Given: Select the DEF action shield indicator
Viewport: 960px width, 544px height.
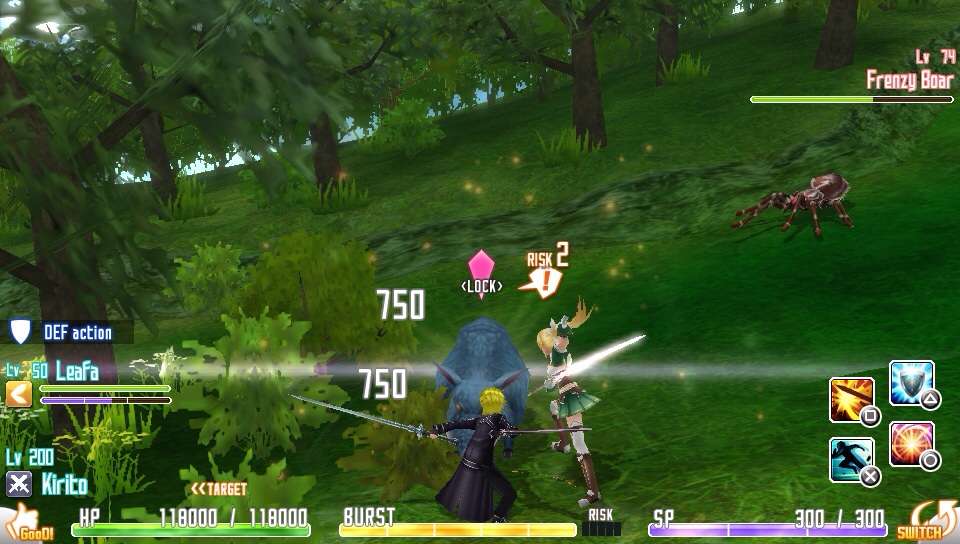Looking at the screenshot, I should click(x=20, y=332).
